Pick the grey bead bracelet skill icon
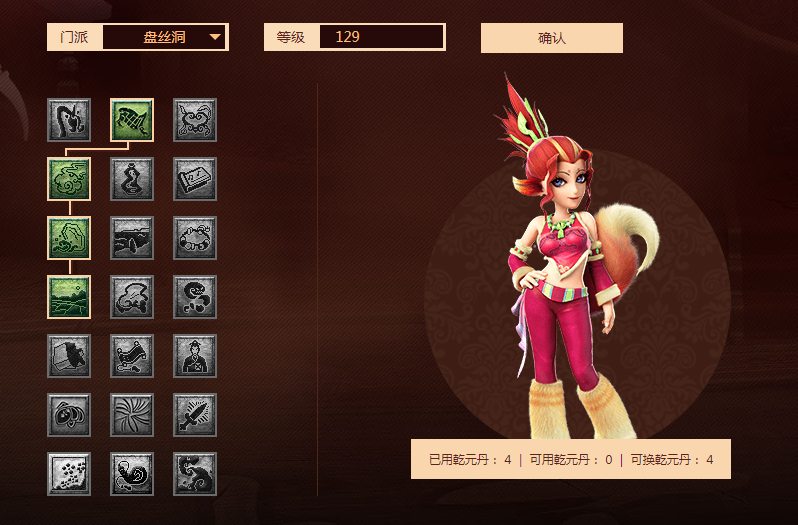The width and height of the screenshot is (798, 525). [195, 238]
